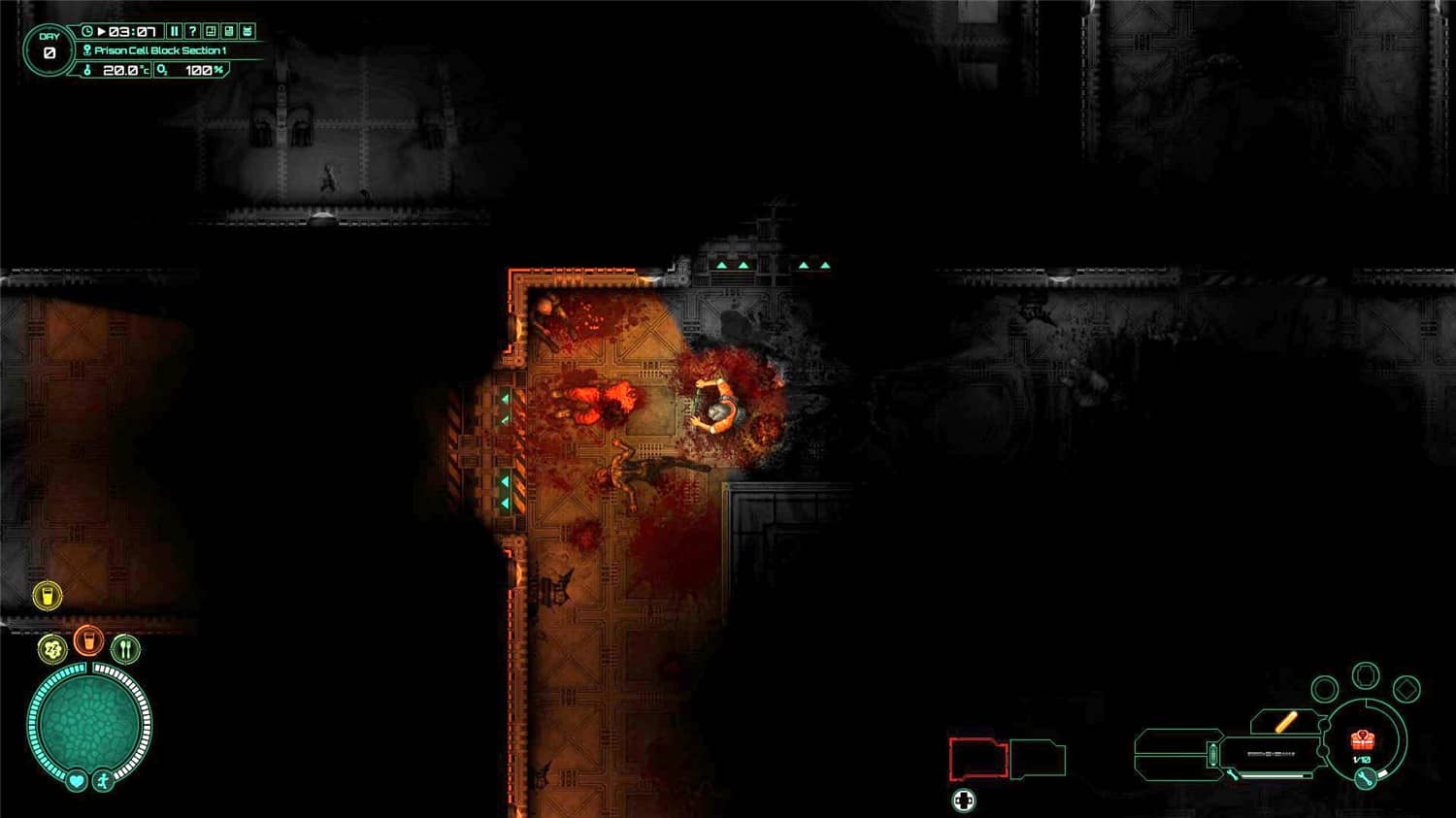1456x818 pixels.
Task: Click the d-pad icon near the slot panel
Action: pyautogui.click(x=964, y=801)
